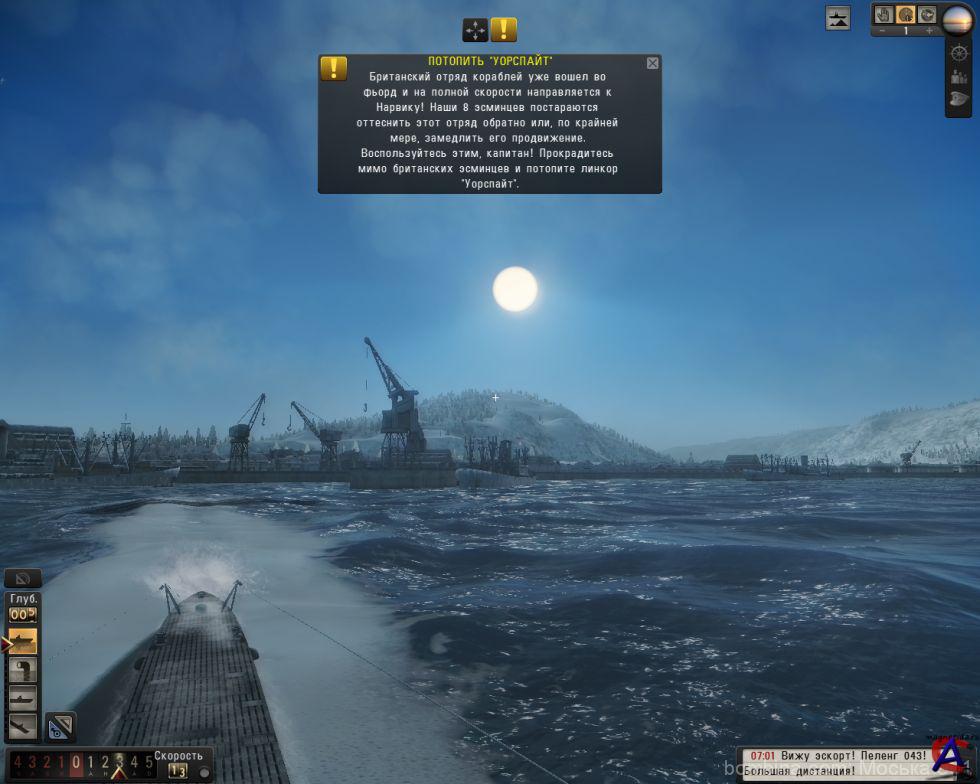The image size is (980, 784).
Task: Activate the dive button
Action: tap(22, 726)
